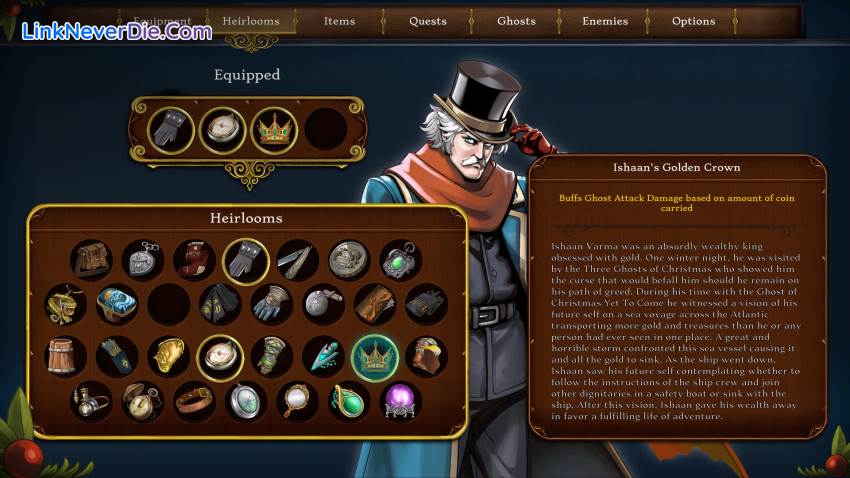Choose the open pocket watch heirloom
Image resolution: width=850 pixels, height=478 pixels.
tap(142, 402)
